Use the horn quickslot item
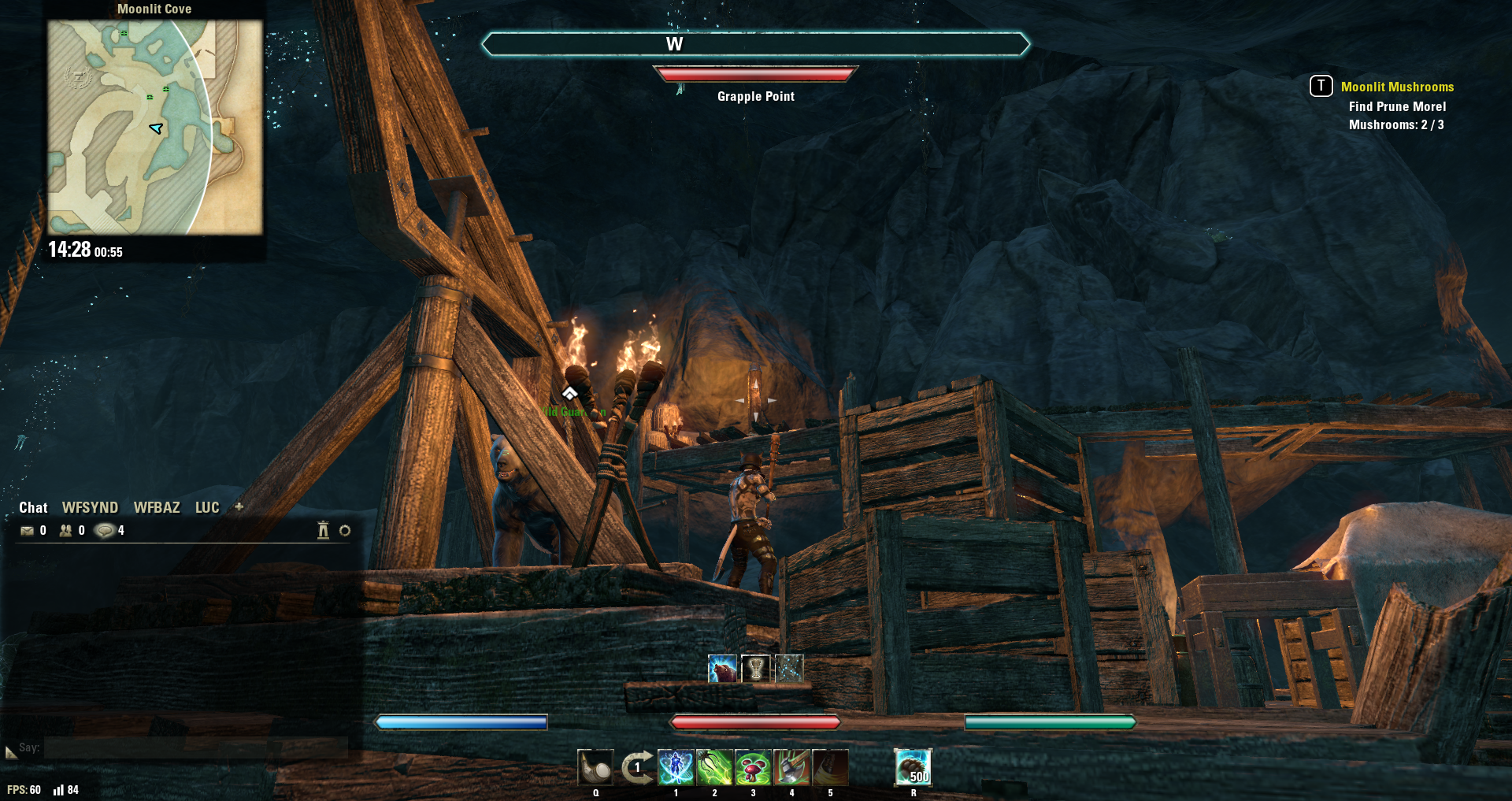Viewport: 1512px width, 801px height. click(595, 768)
